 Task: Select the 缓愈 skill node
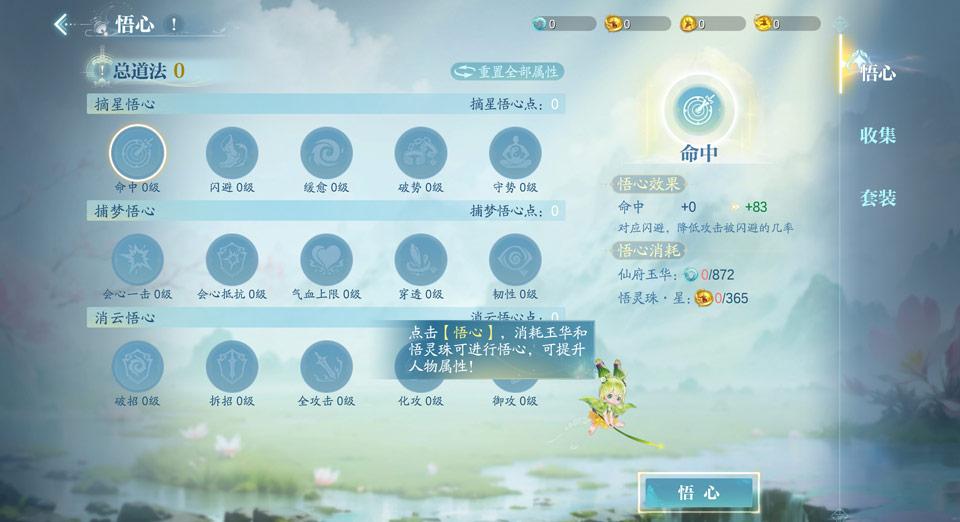(326, 153)
